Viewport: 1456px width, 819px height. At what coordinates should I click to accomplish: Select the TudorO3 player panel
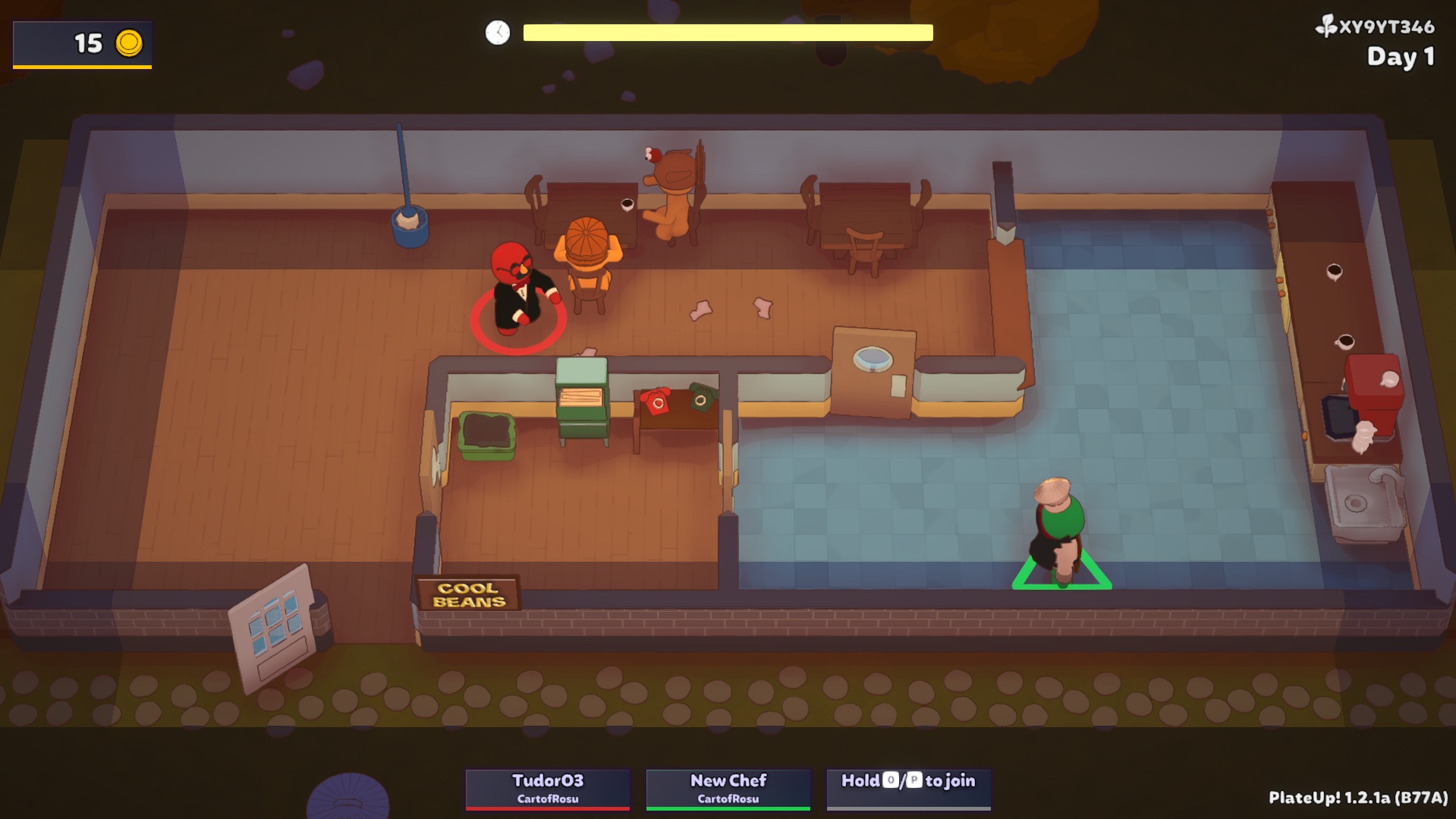(547, 789)
